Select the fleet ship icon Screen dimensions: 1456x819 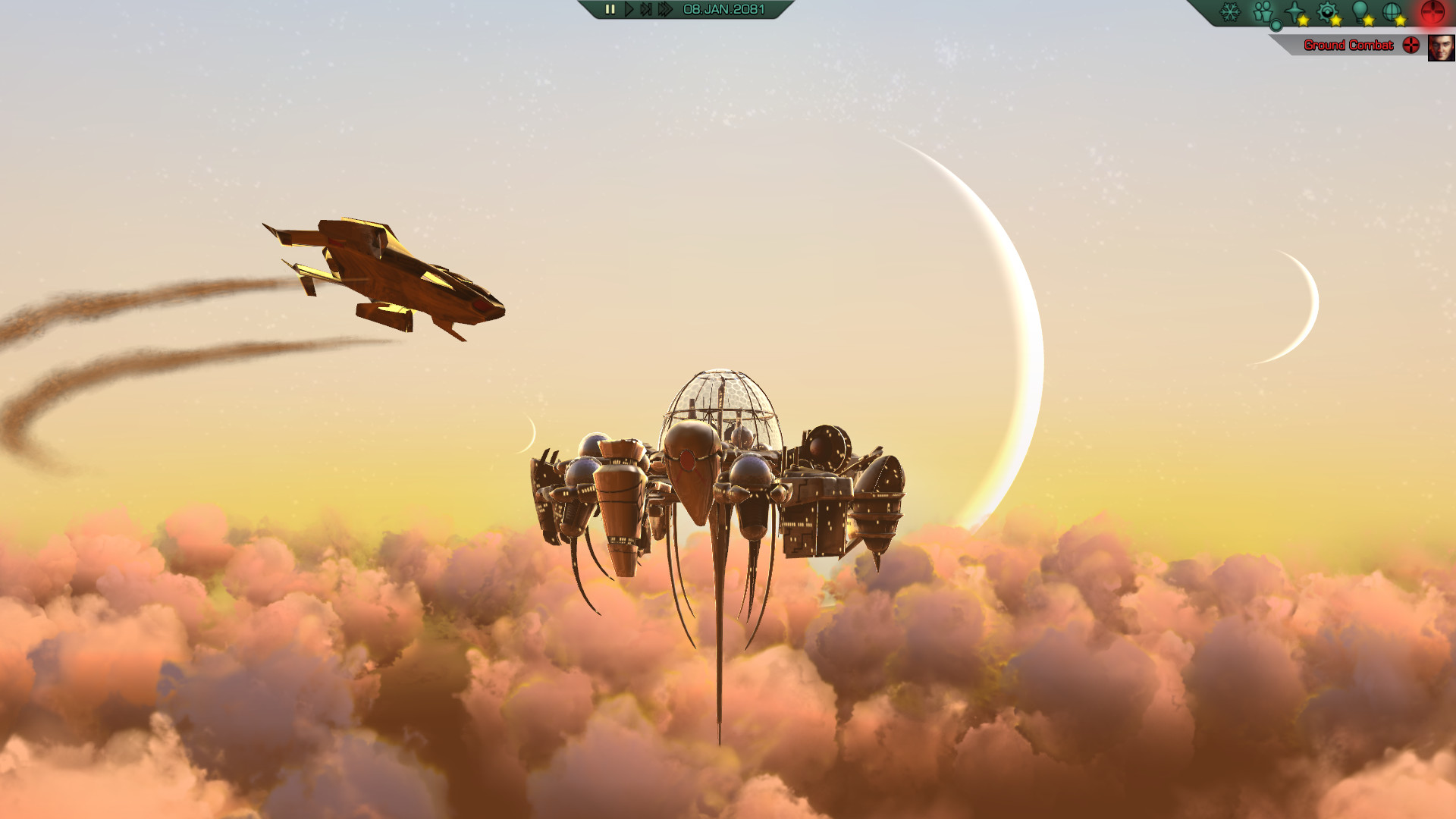[1293, 11]
